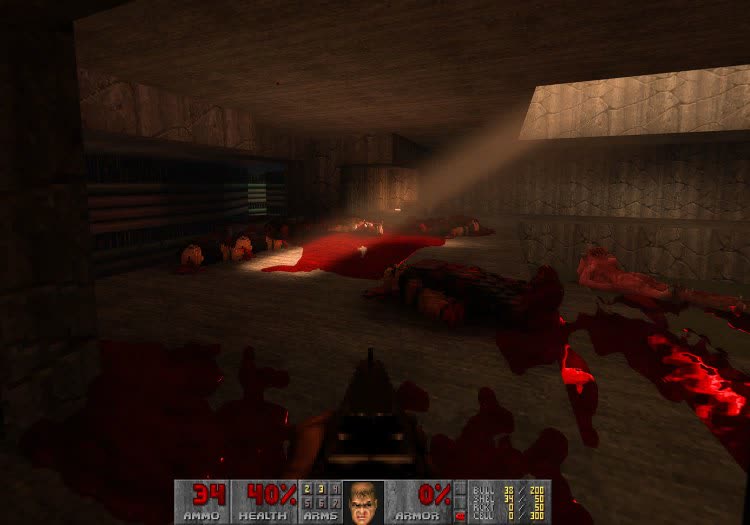Select weapon slot 5 in the Arms panel
The height and width of the screenshot is (525, 750).
pos(305,503)
